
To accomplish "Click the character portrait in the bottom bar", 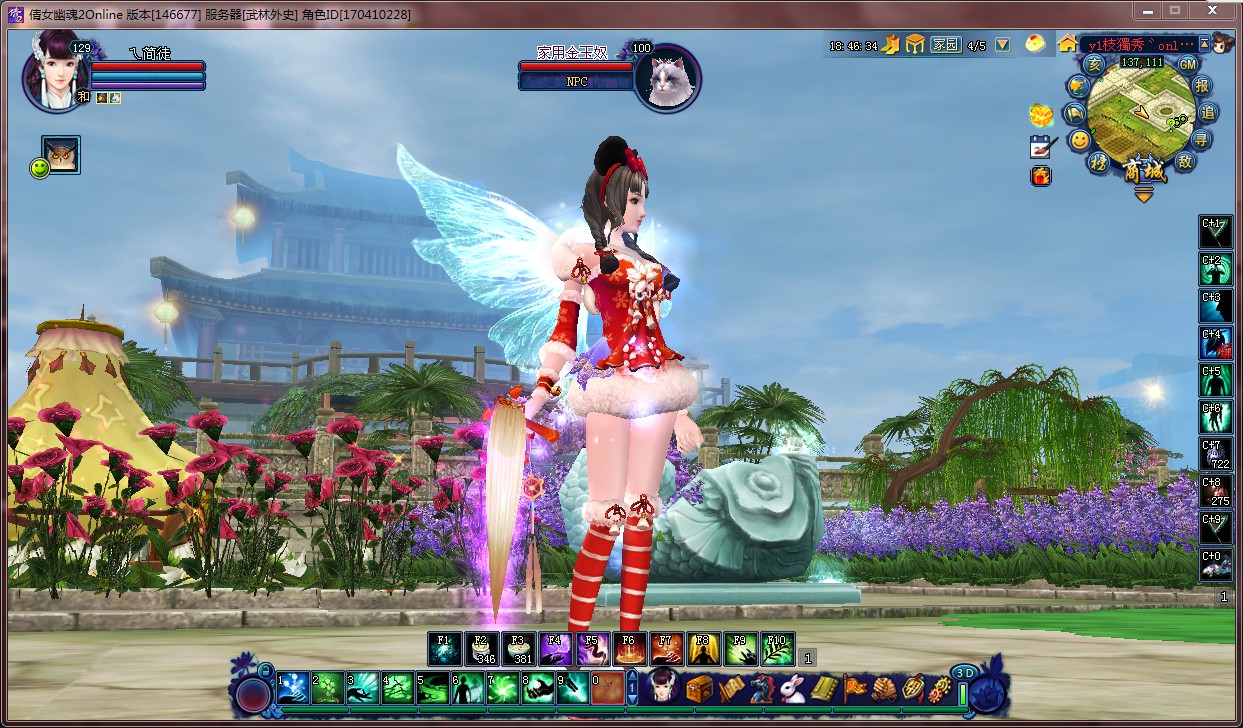I will coord(663,688).
